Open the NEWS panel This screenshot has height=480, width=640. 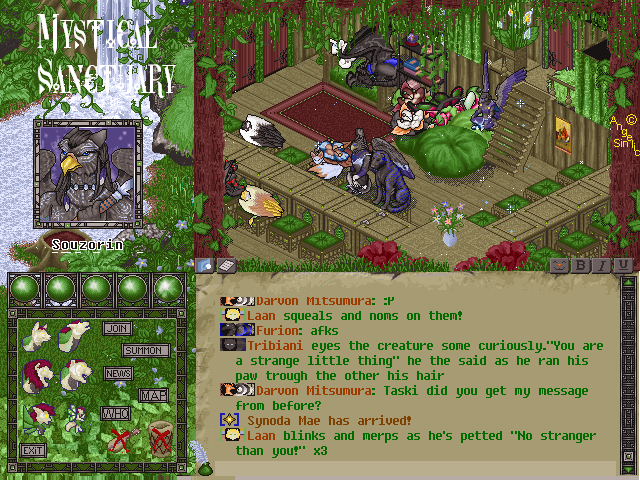[118, 373]
